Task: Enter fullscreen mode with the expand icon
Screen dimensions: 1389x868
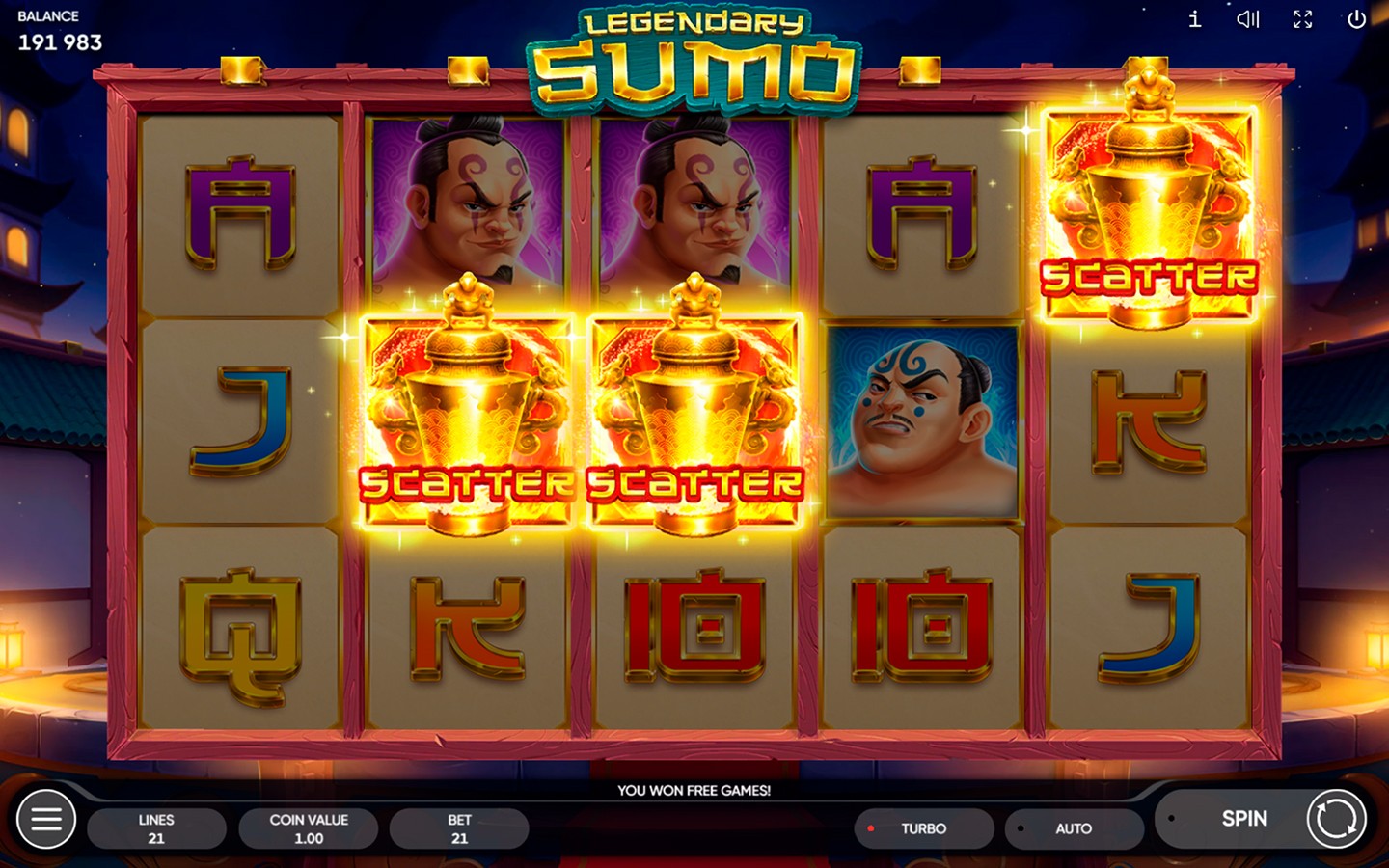Action: click(x=1303, y=19)
